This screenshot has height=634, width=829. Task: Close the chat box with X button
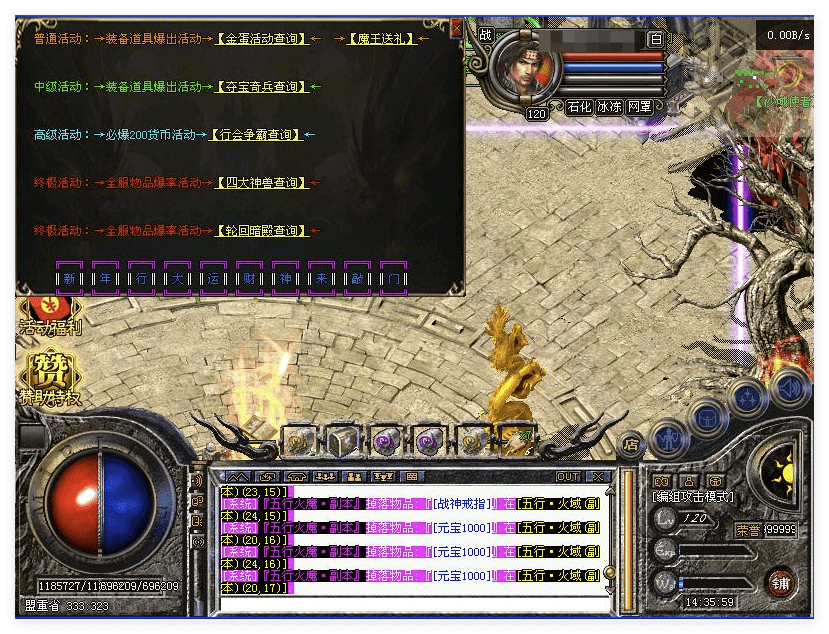point(598,476)
